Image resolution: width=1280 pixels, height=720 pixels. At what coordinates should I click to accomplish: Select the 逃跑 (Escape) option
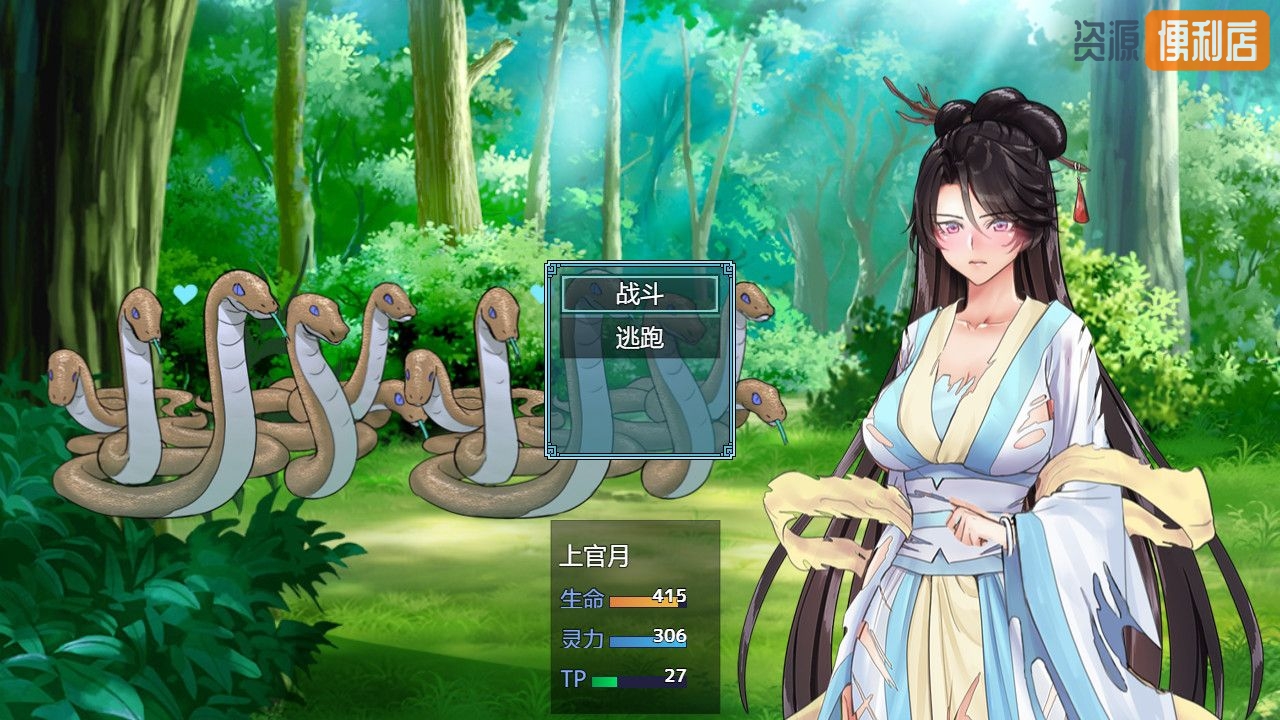click(x=640, y=338)
